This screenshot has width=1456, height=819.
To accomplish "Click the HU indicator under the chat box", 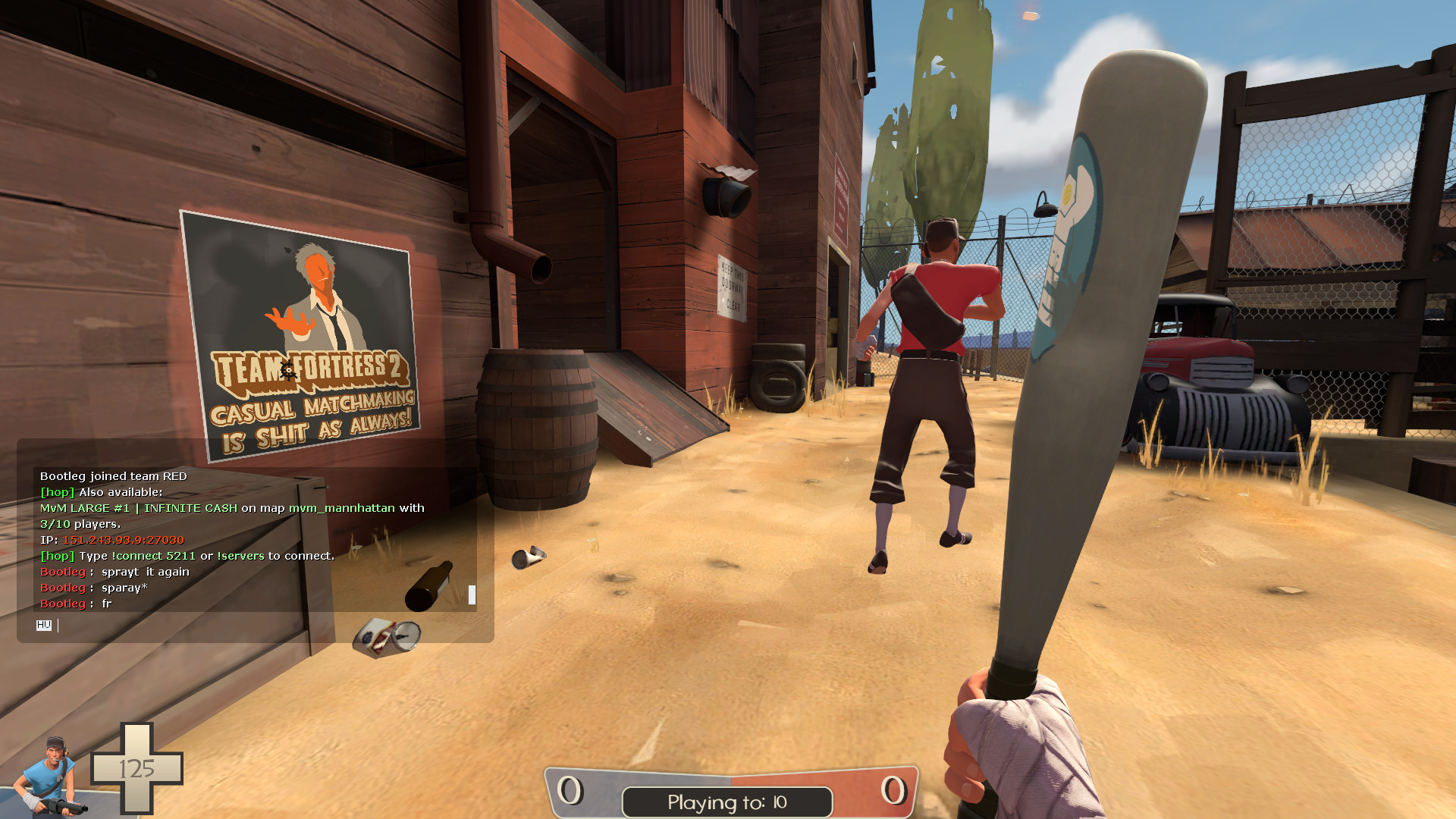I will (45, 626).
